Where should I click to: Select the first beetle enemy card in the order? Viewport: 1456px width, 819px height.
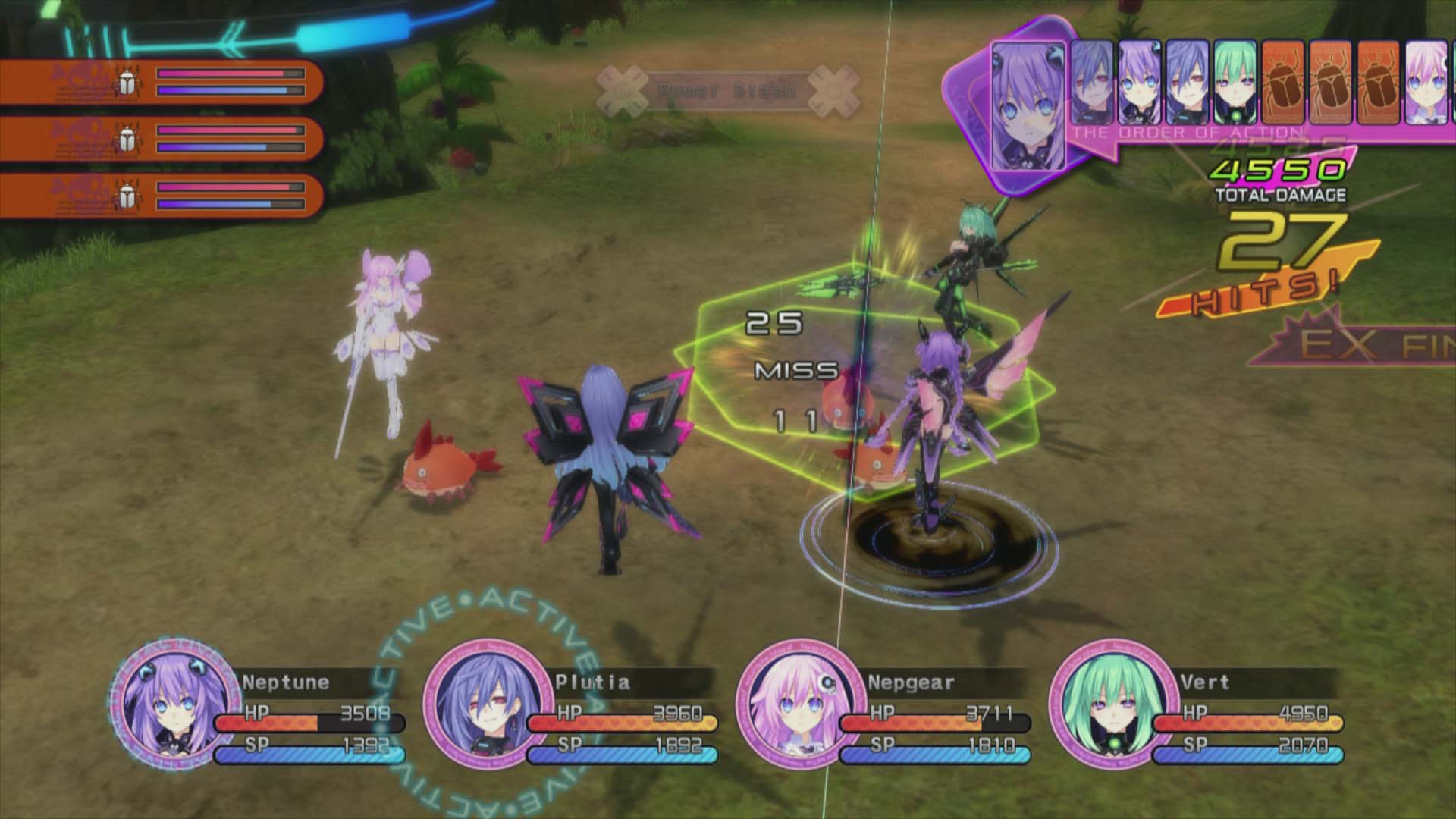pyautogui.click(x=1284, y=82)
